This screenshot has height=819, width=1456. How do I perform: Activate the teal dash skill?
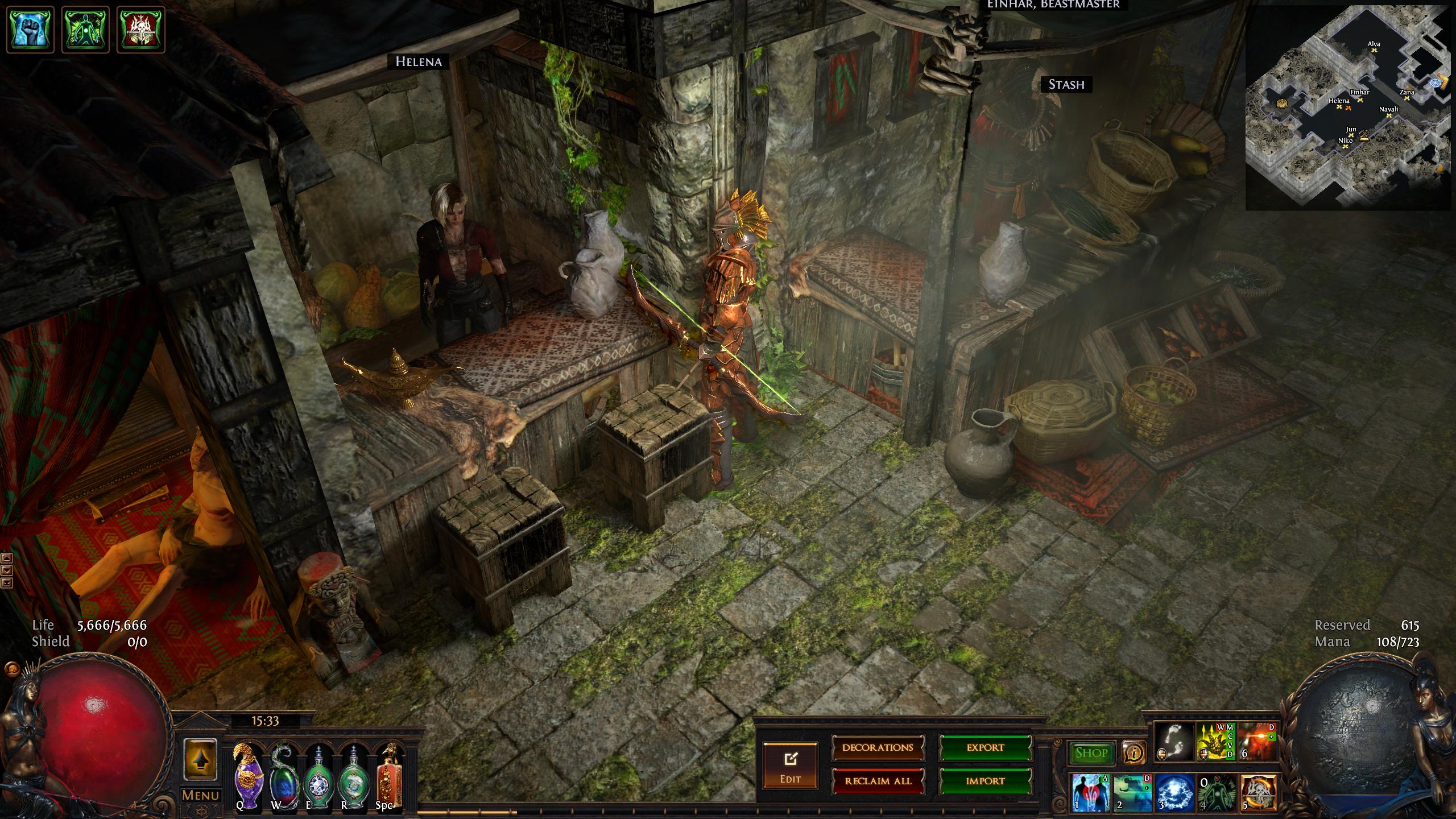[1132, 792]
